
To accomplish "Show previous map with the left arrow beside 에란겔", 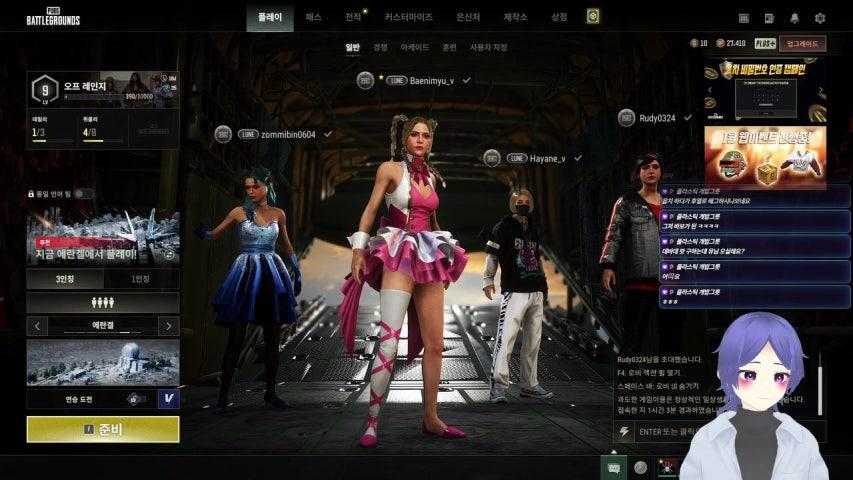I will pos(37,326).
